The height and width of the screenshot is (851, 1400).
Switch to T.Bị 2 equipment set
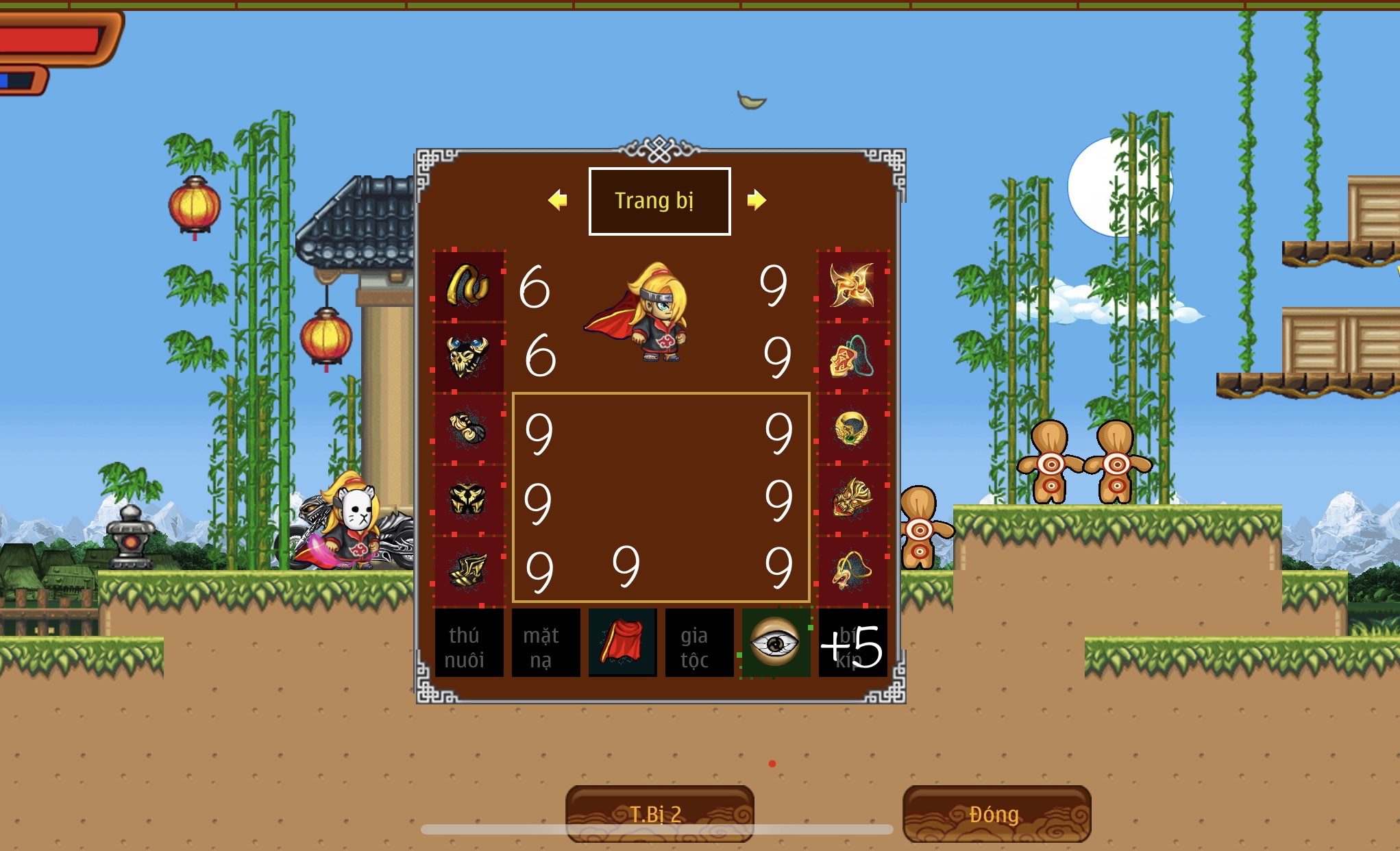(x=659, y=813)
